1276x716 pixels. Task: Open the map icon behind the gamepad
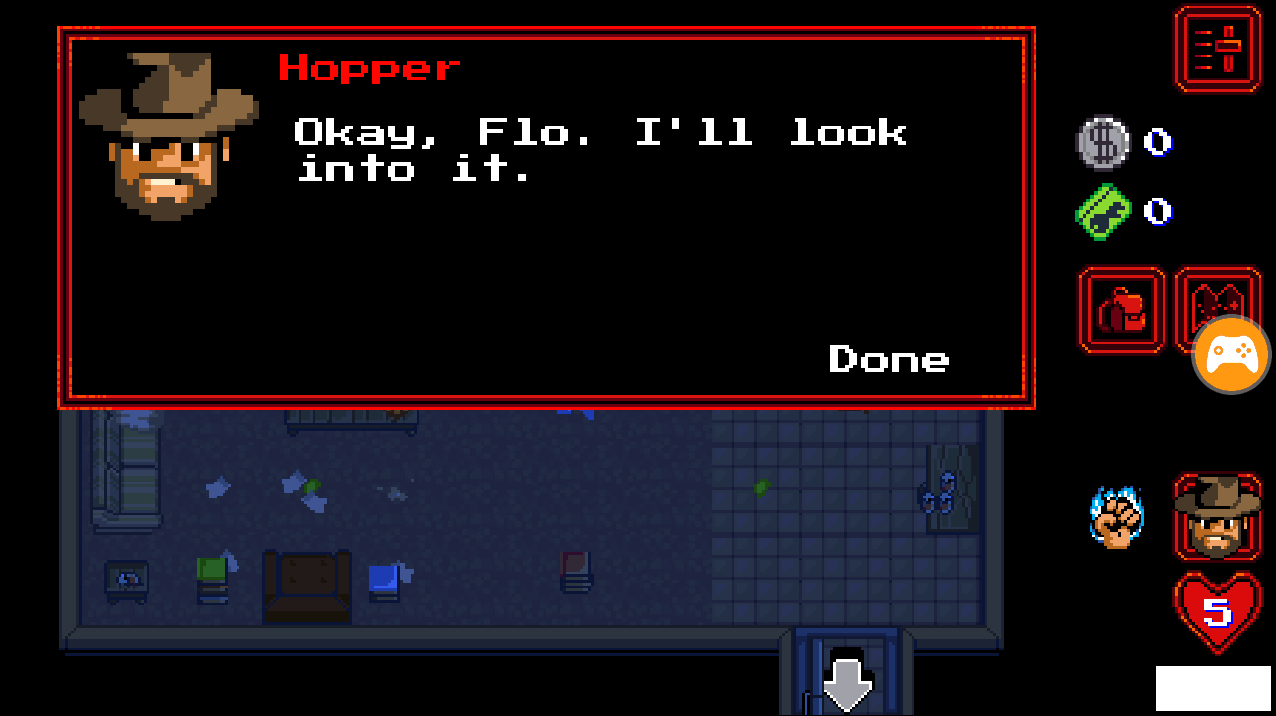(1215, 294)
